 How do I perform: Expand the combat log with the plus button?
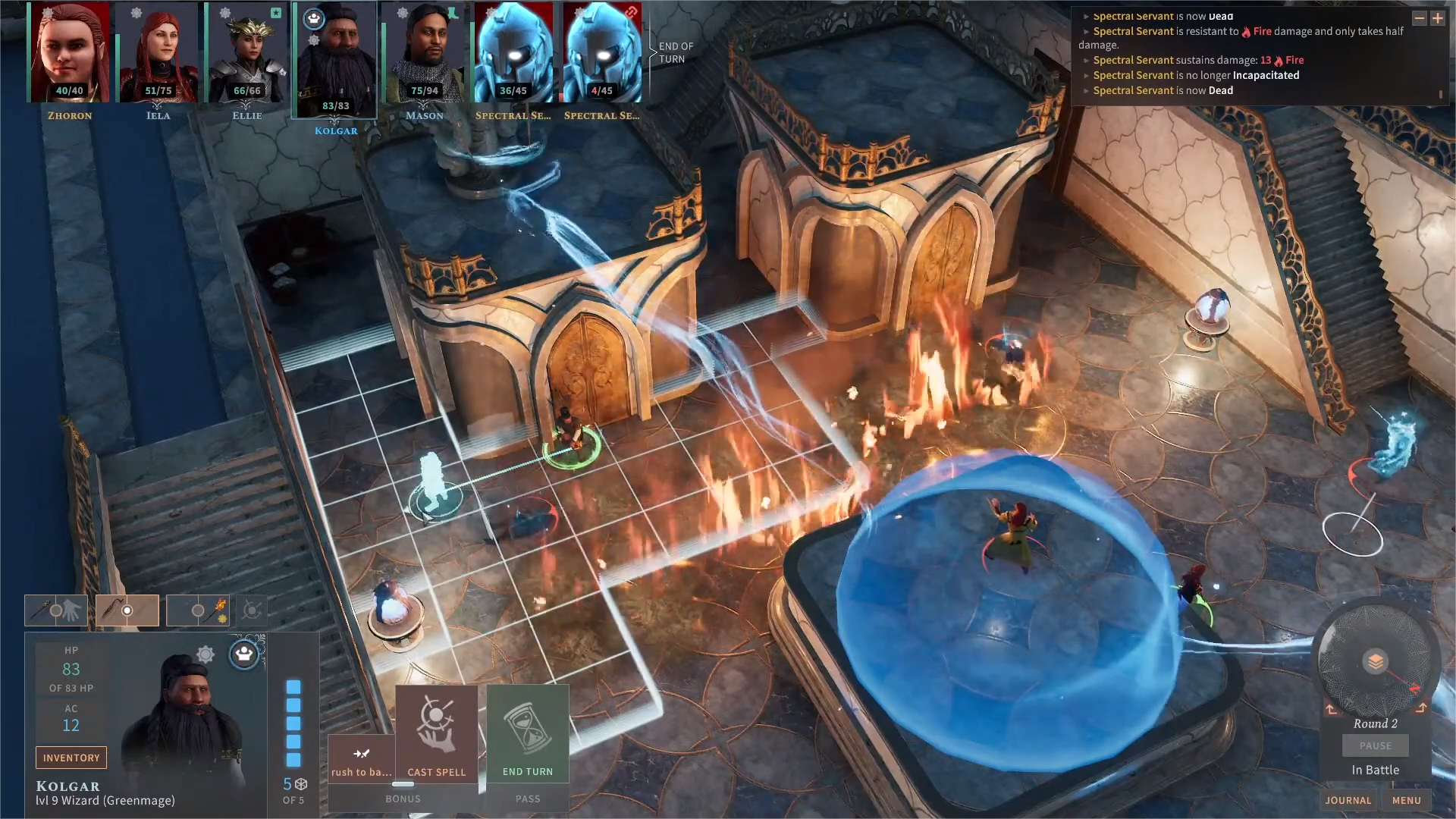1437,18
